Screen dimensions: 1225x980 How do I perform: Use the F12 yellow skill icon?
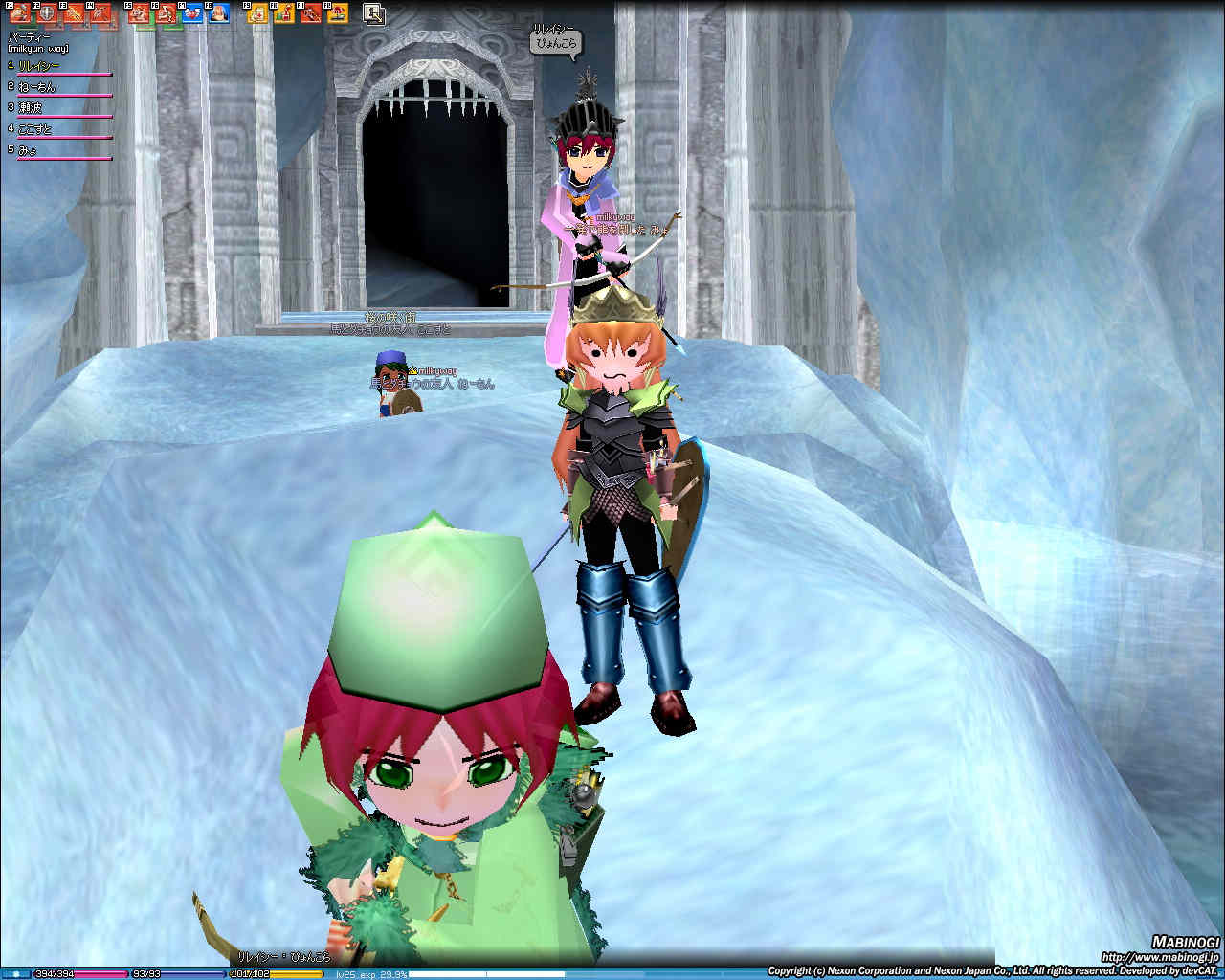(337, 13)
